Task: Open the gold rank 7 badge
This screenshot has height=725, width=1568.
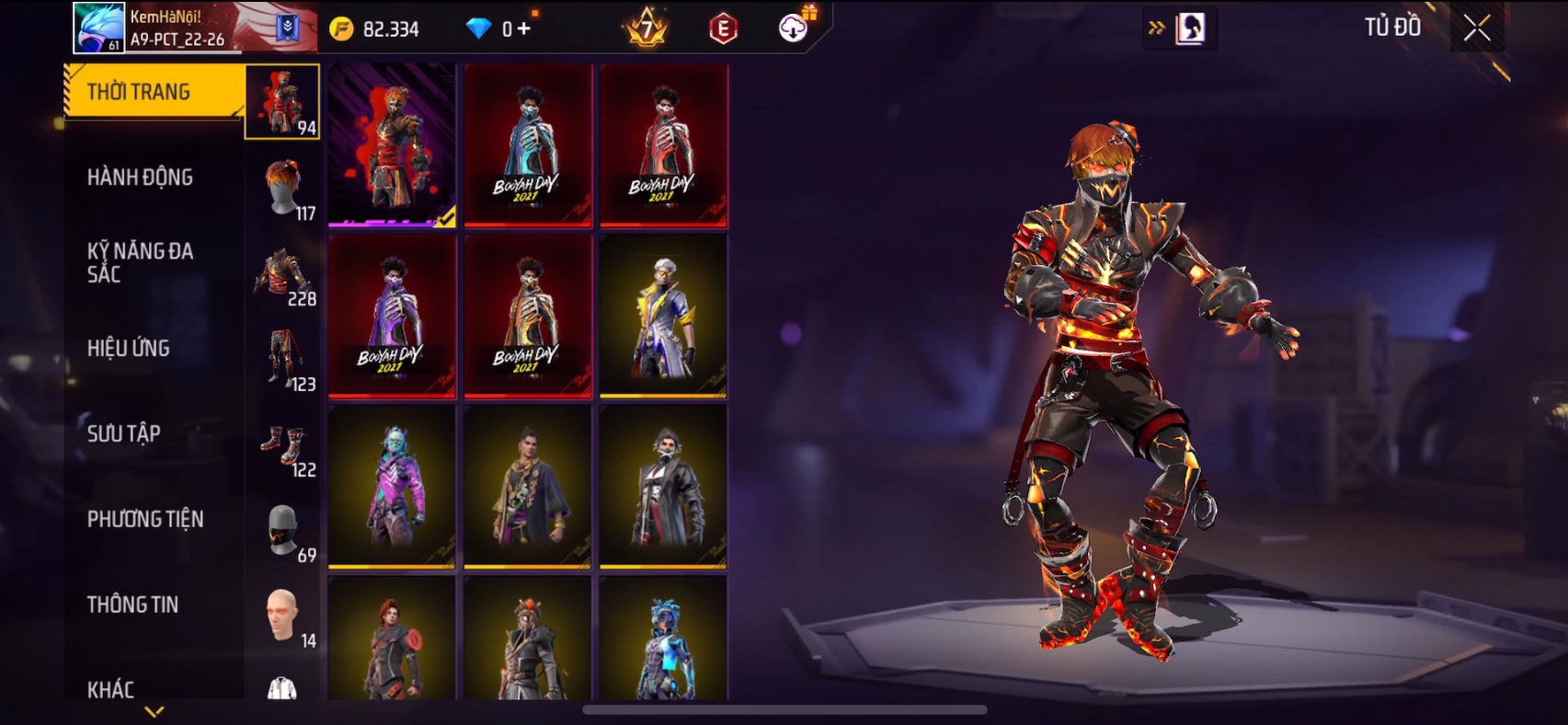Action: [647, 28]
